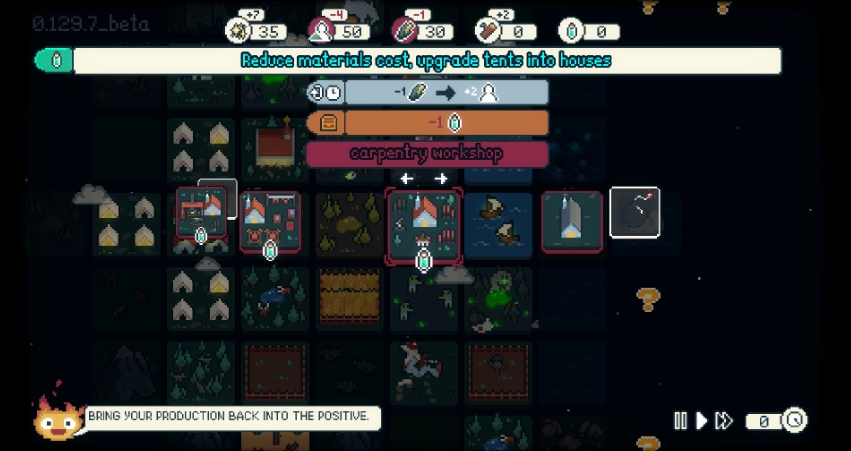Select the olive forest hill card
The image size is (851, 451).
click(349, 224)
